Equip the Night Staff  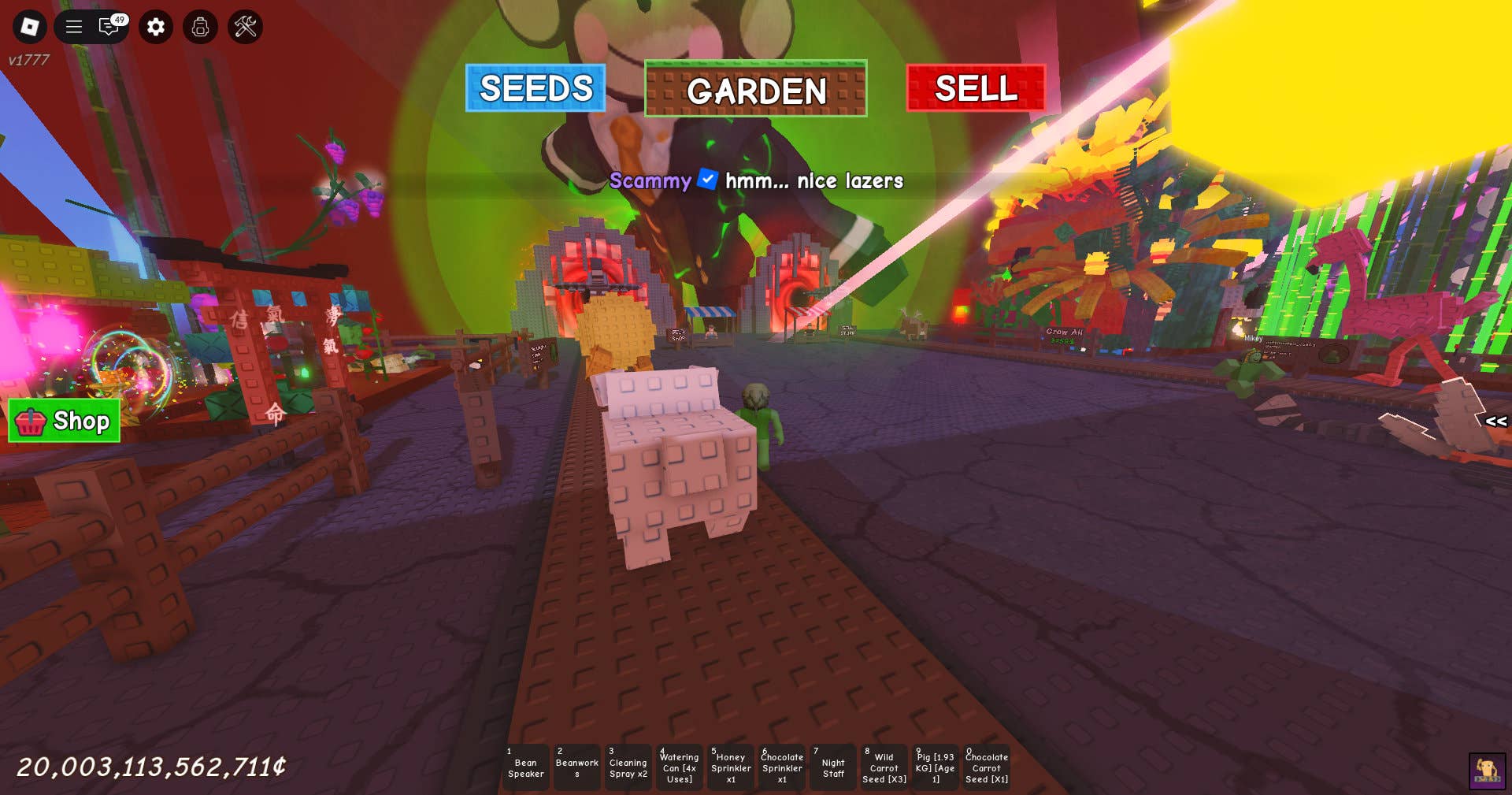833,767
